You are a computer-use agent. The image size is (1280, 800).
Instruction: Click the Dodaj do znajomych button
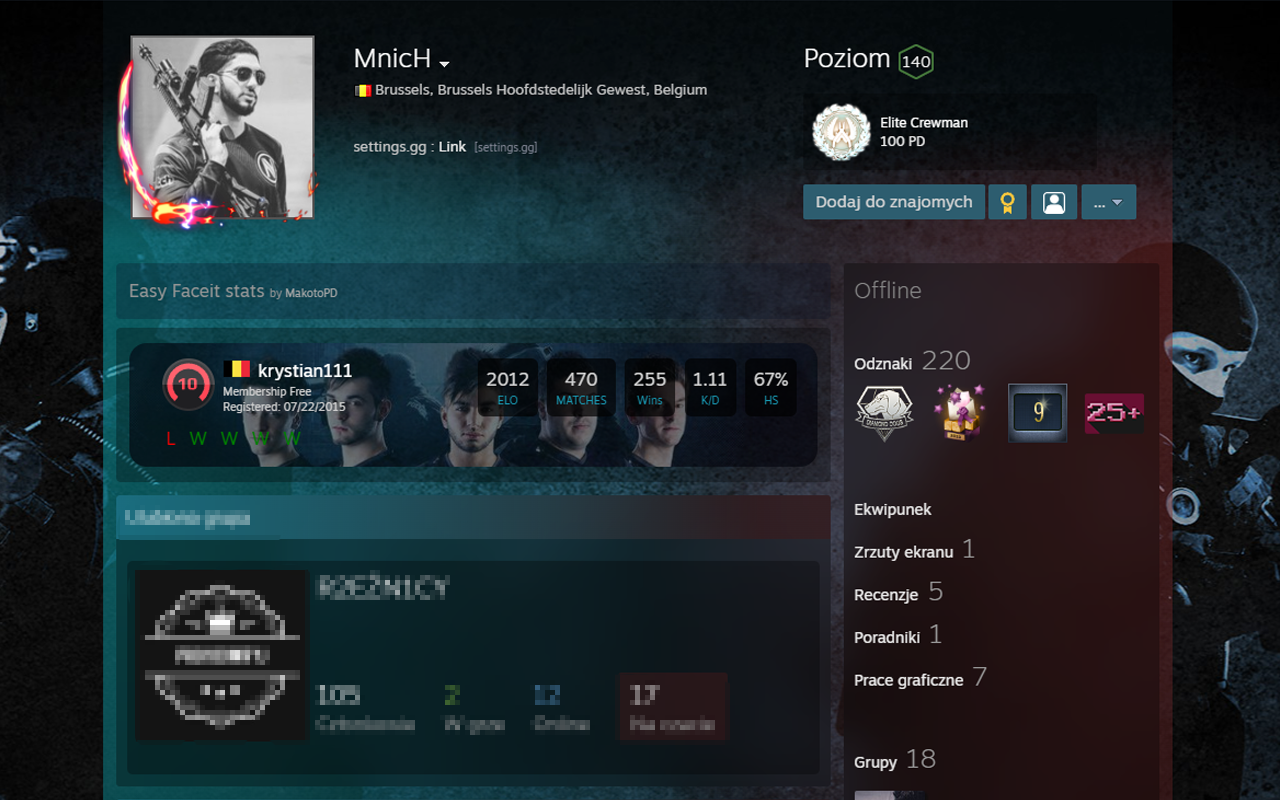pyautogui.click(x=893, y=201)
